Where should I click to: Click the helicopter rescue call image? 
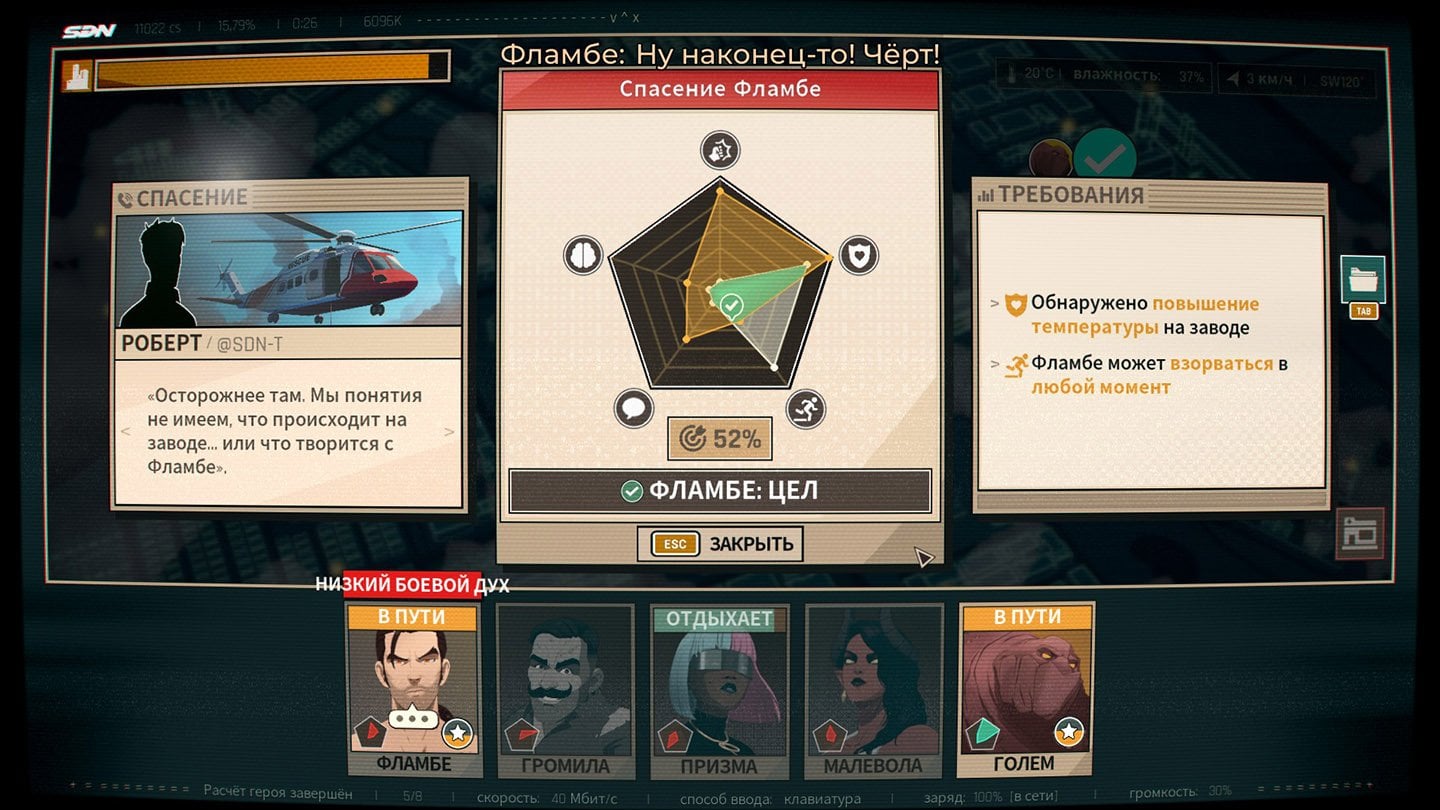[290, 268]
